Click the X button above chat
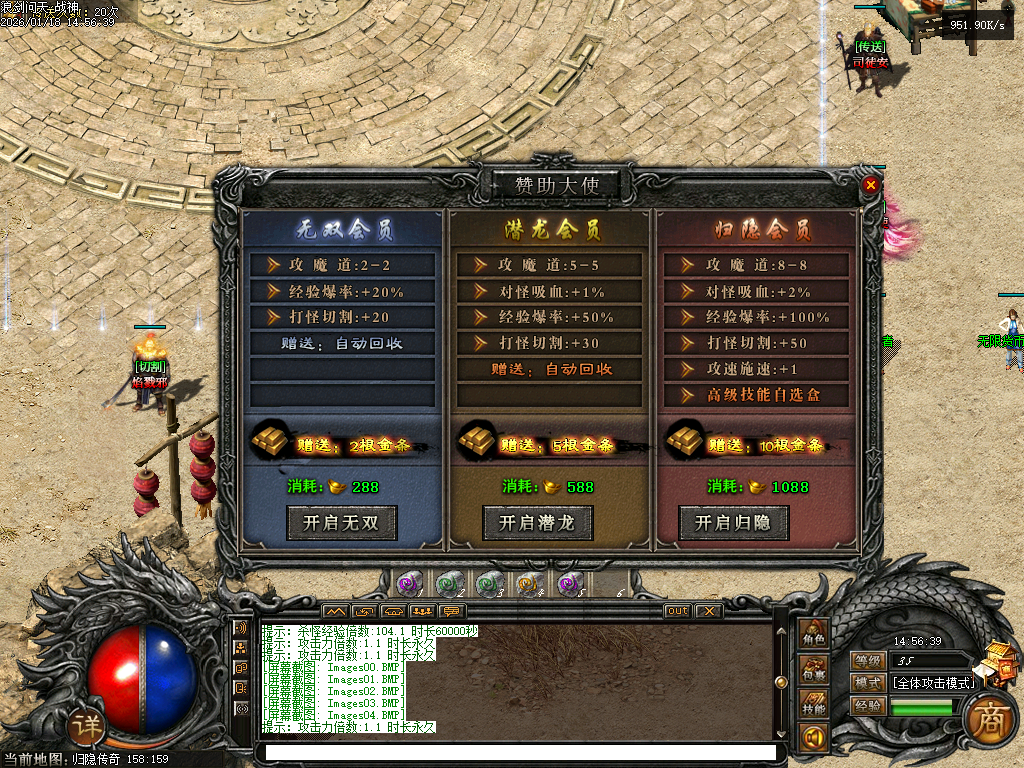Screen dimensions: 1024x768 (708, 611)
